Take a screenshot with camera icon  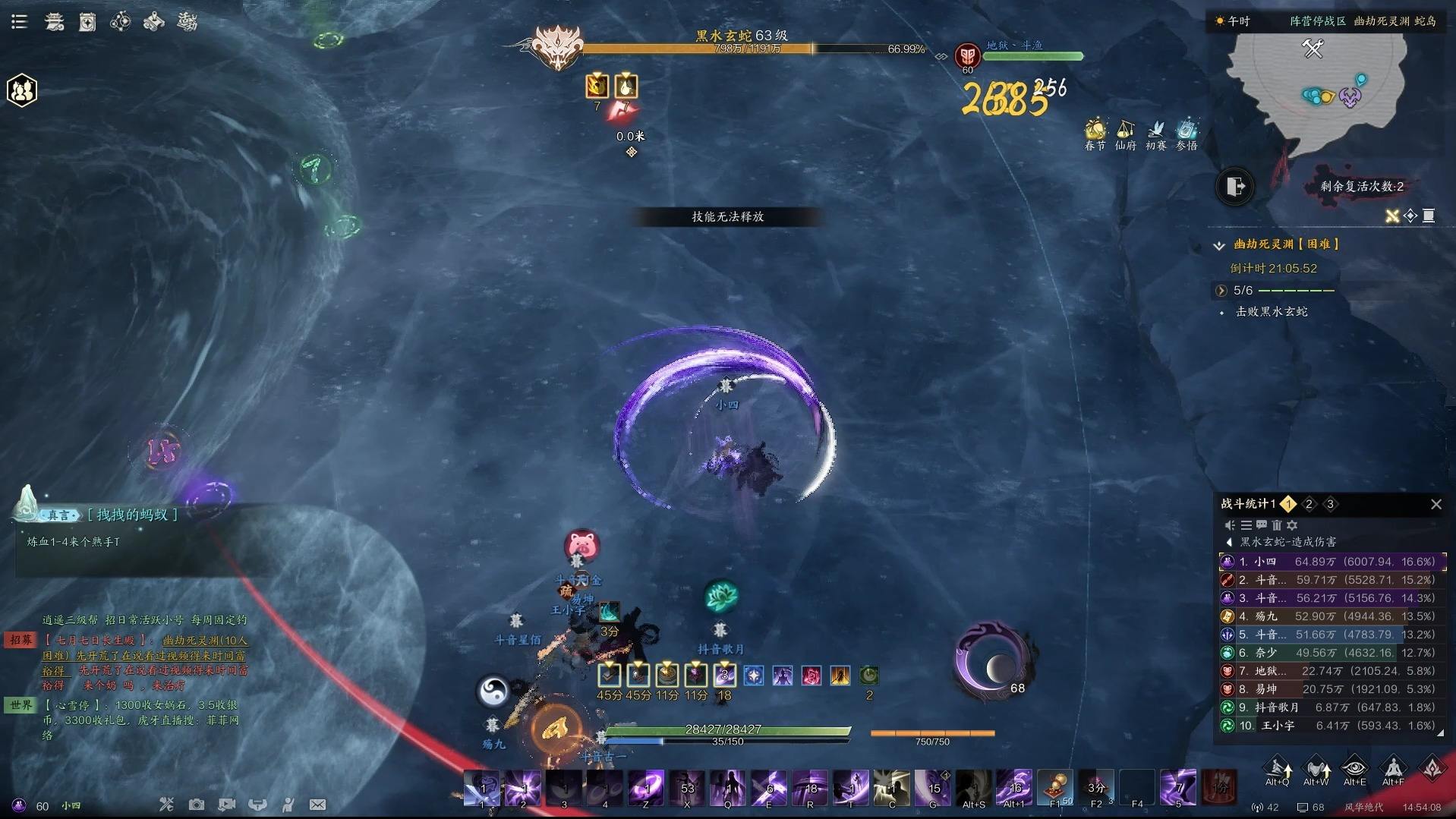196,805
